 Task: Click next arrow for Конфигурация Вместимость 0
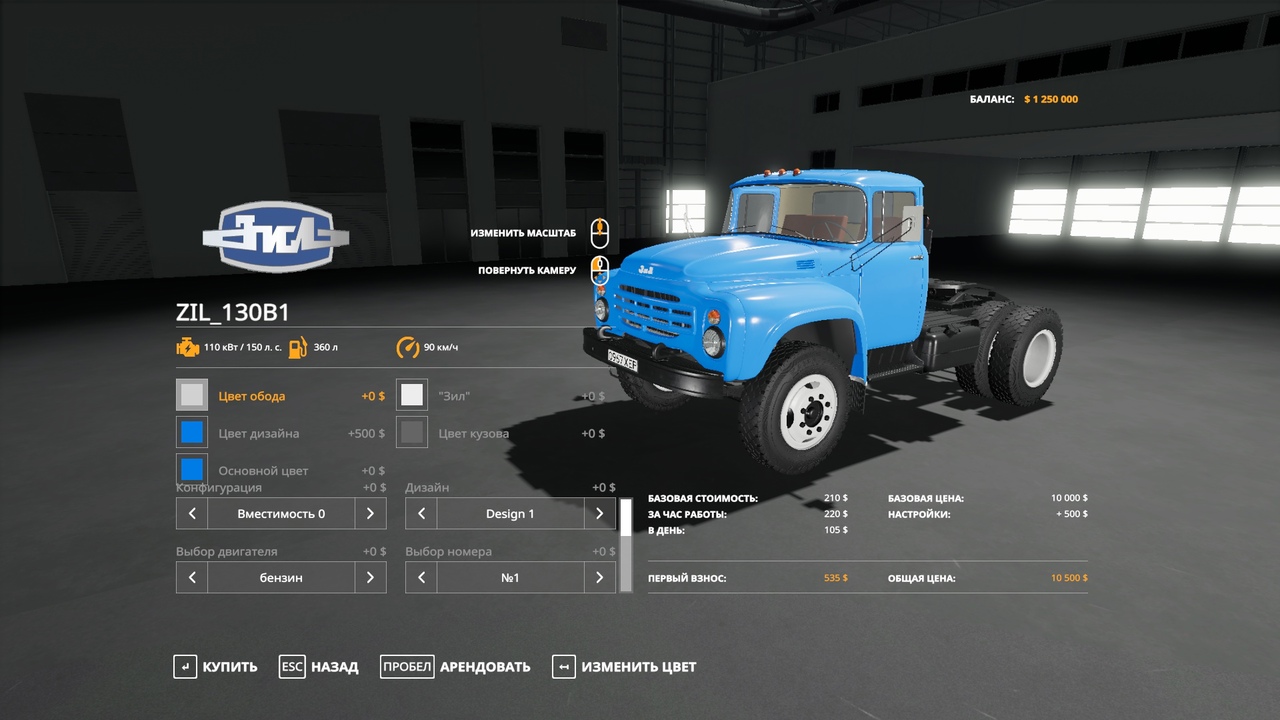[370, 514]
